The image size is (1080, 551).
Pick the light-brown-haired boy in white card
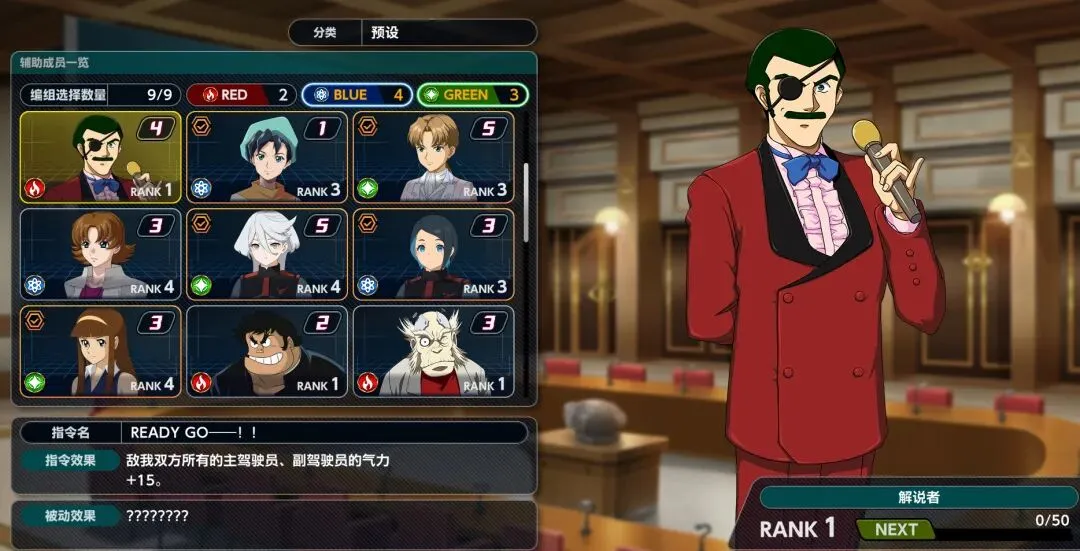(x=433, y=157)
